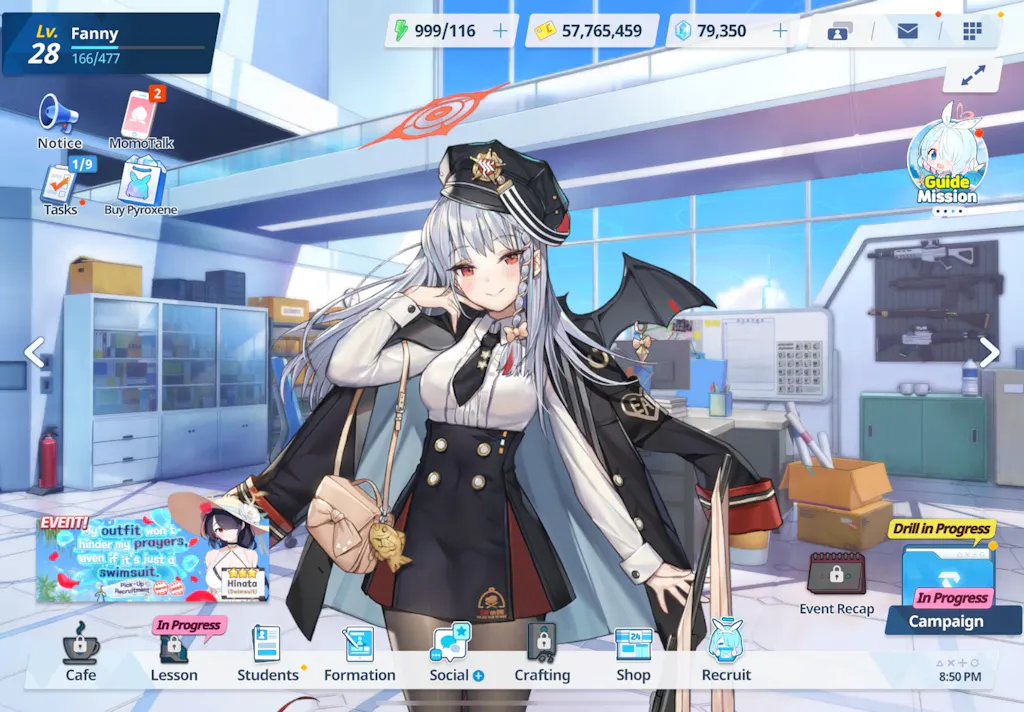Viewport: 1024px width, 712px height.
Task: Check the Tasks list
Action: [61, 187]
